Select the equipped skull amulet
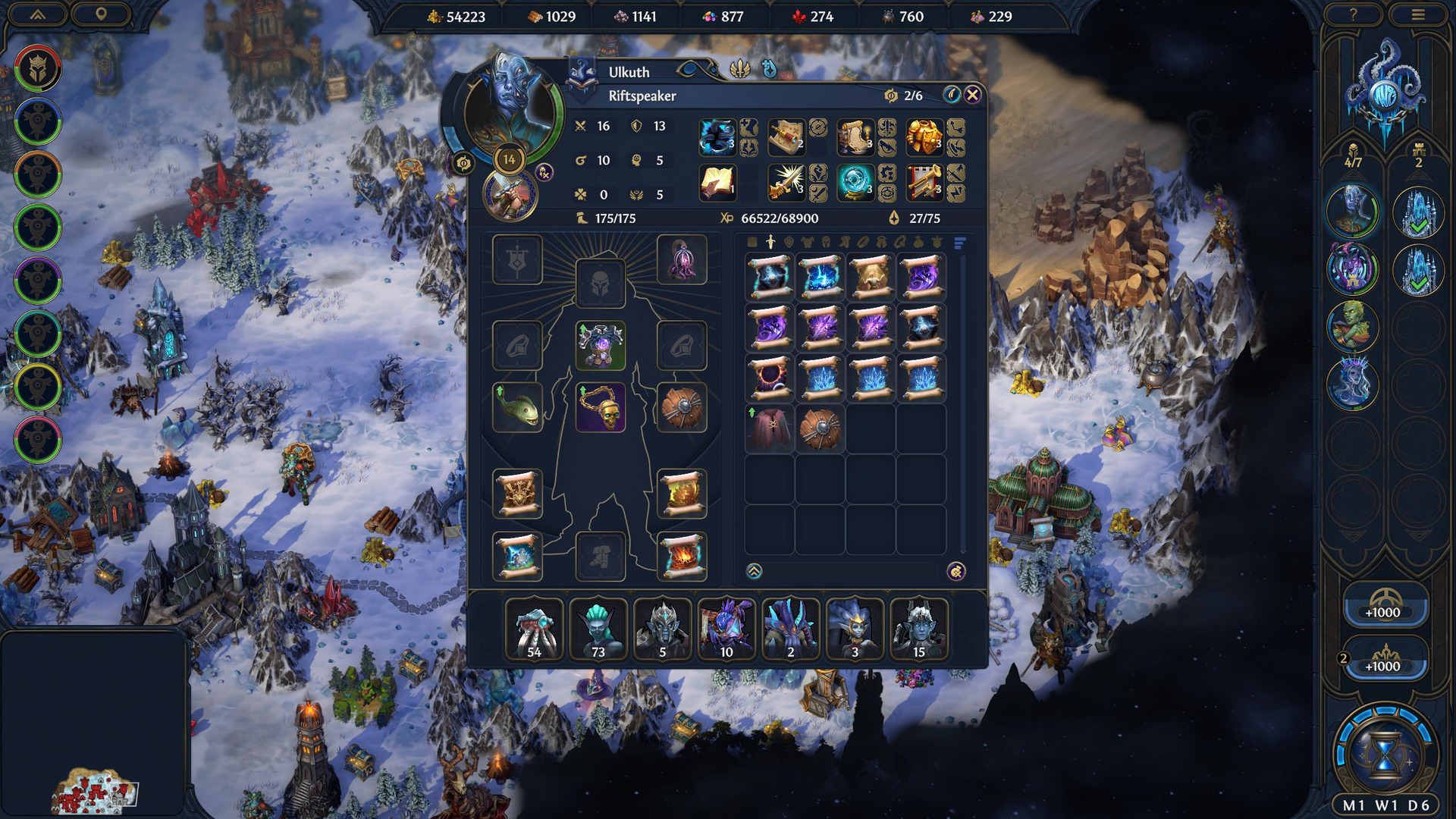This screenshot has width=1456, height=819. (x=601, y=408)
